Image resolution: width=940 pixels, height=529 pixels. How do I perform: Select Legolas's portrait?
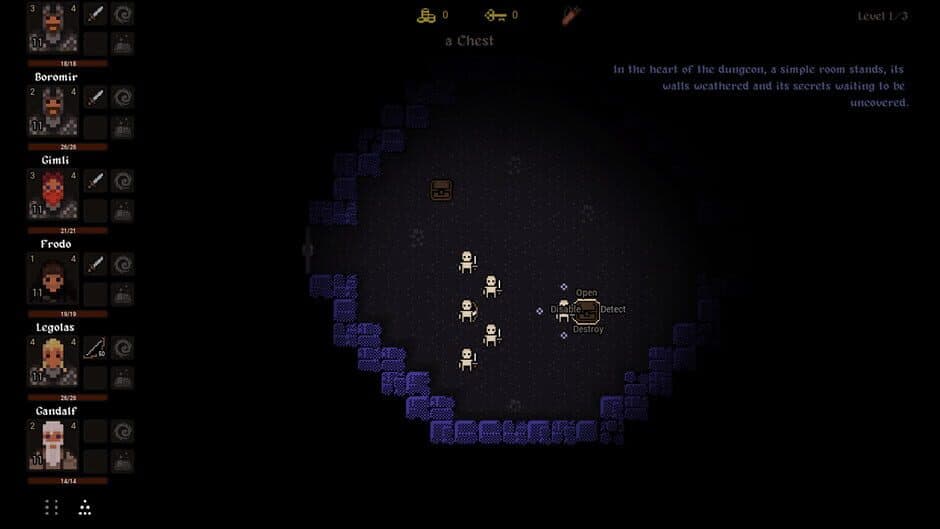click(52, 361)
